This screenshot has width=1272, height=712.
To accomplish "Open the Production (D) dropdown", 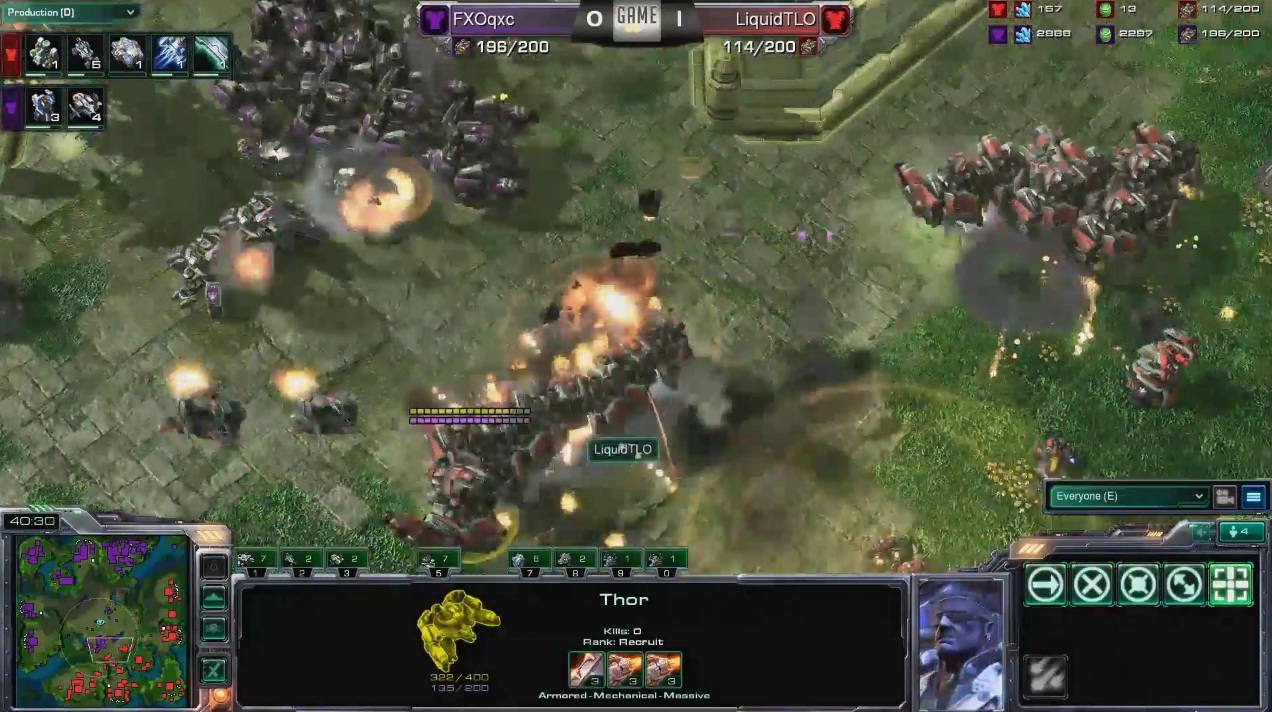I will [70, 12].
